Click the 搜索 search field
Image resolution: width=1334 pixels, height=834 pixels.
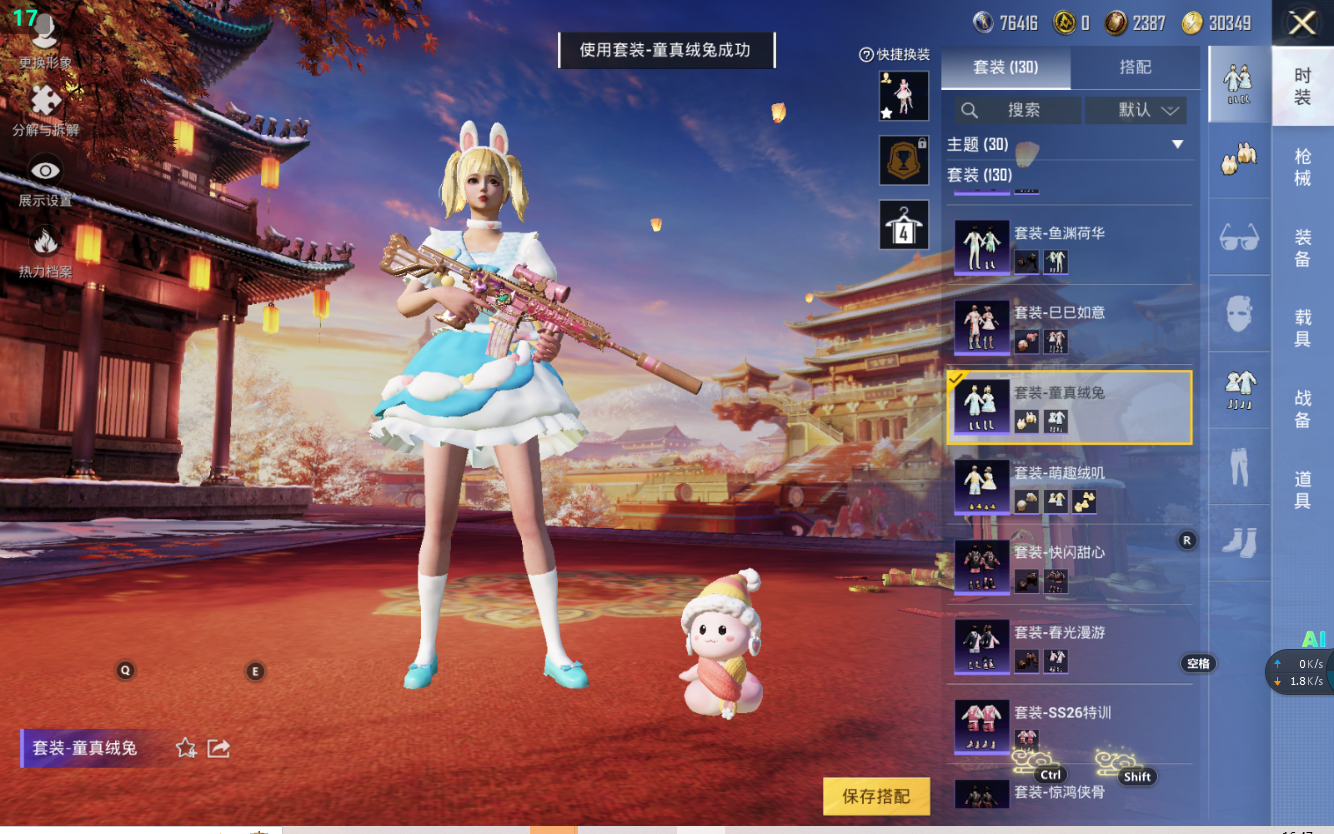[x=1014, y=110]
